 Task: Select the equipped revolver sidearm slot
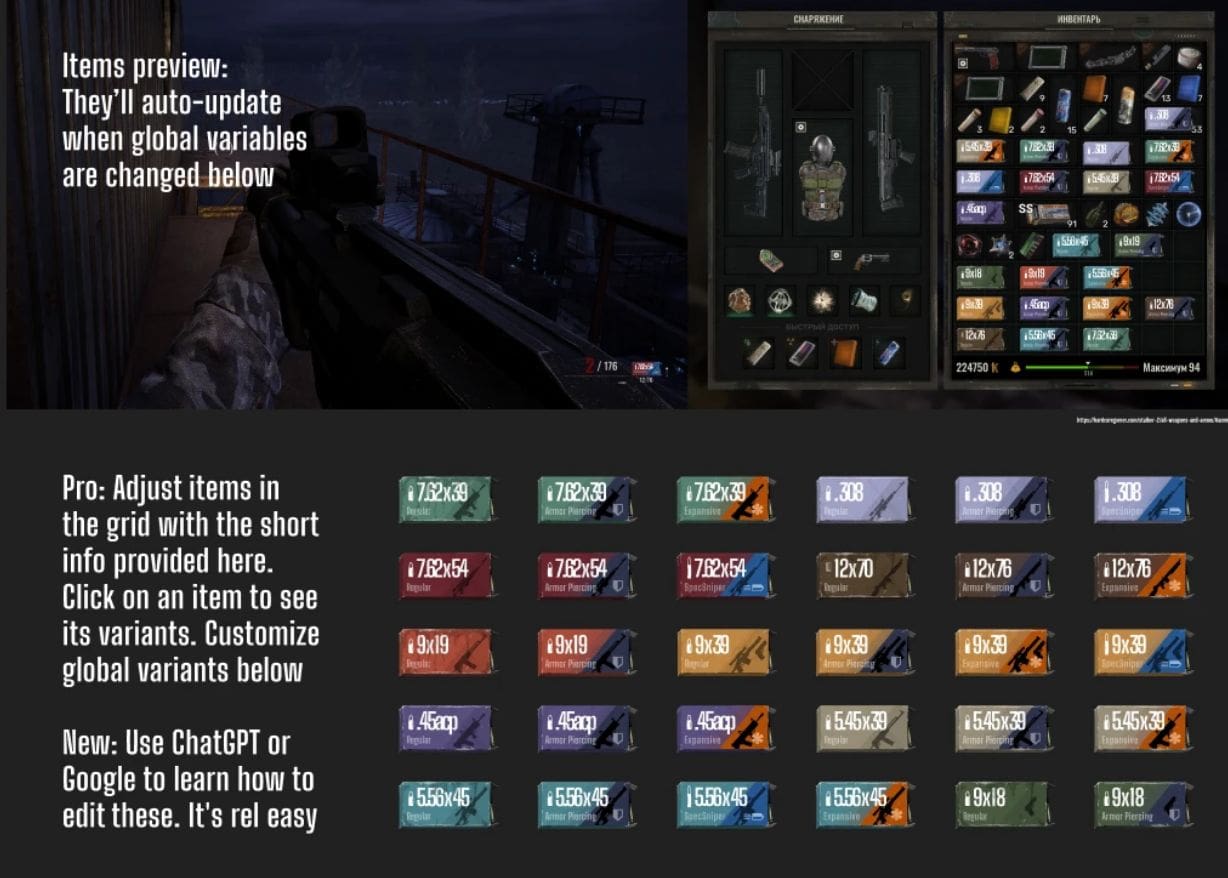point(873,261)
